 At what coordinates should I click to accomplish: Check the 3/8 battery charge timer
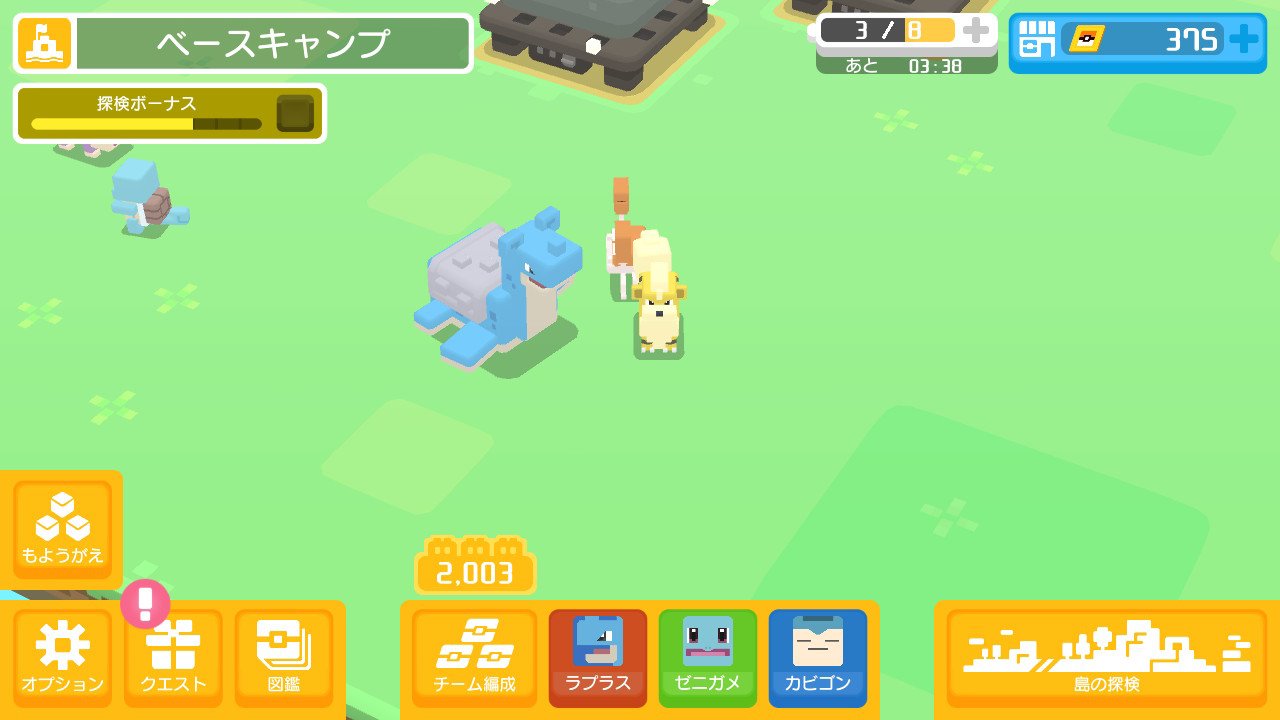pos(890,33)
